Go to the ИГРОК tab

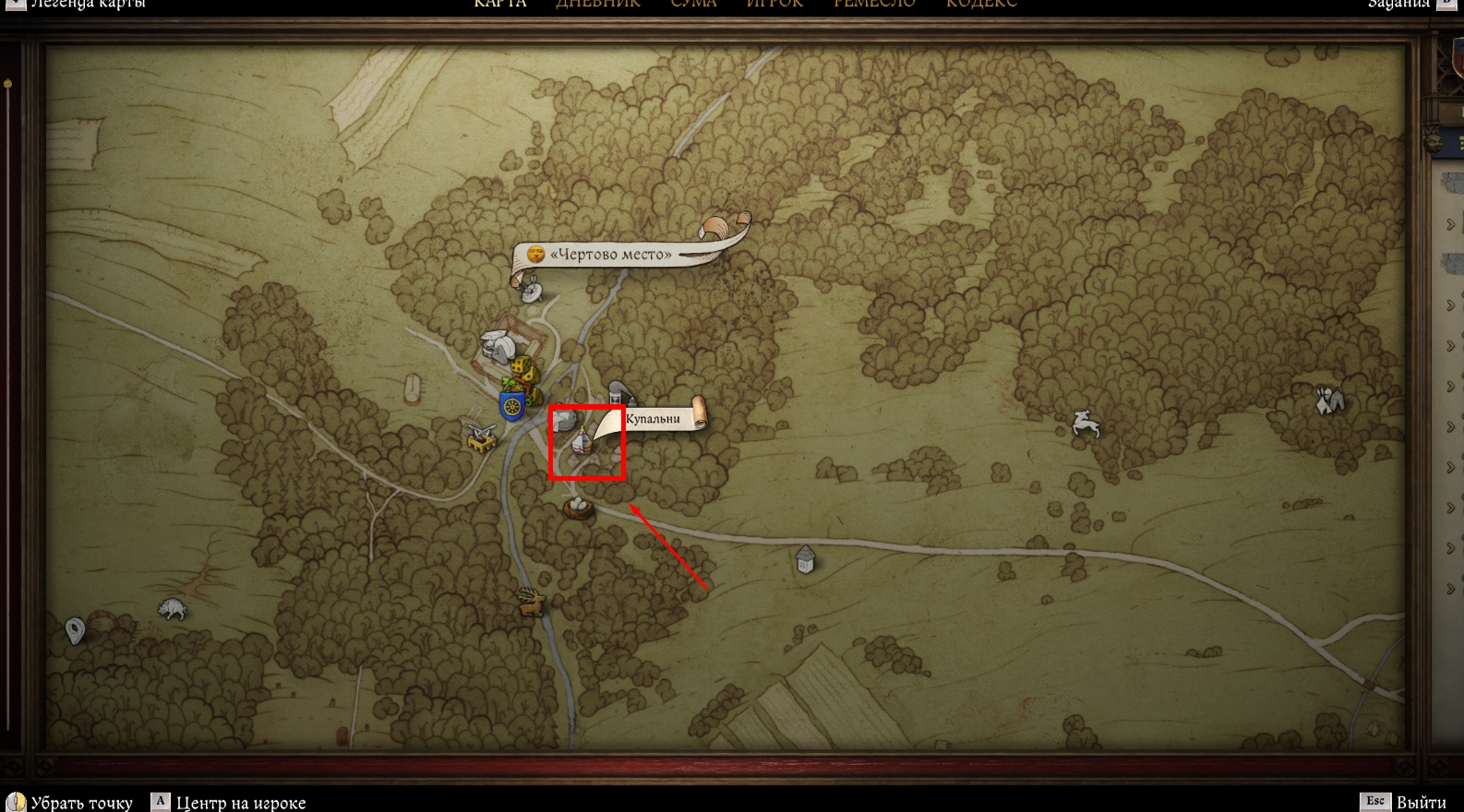click(774, 4)
